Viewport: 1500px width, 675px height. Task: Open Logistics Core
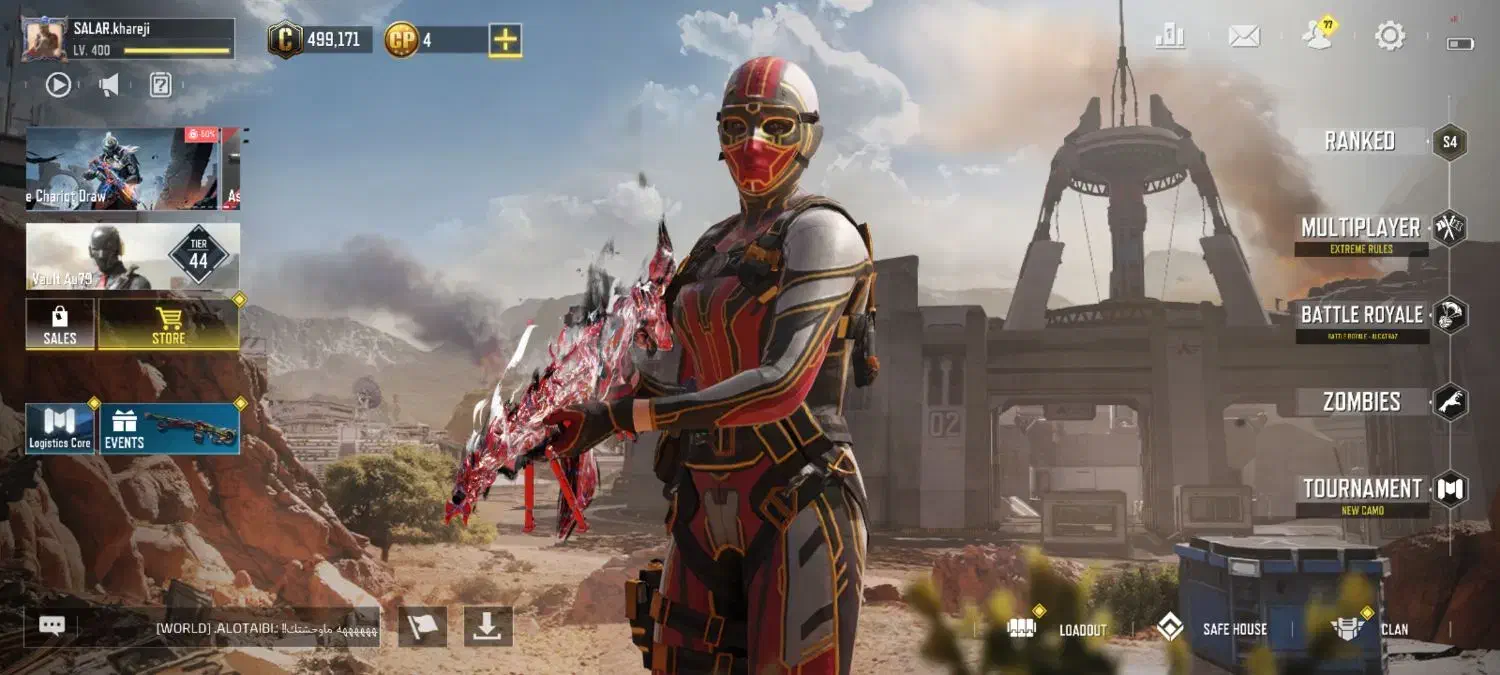click(60, 429)
